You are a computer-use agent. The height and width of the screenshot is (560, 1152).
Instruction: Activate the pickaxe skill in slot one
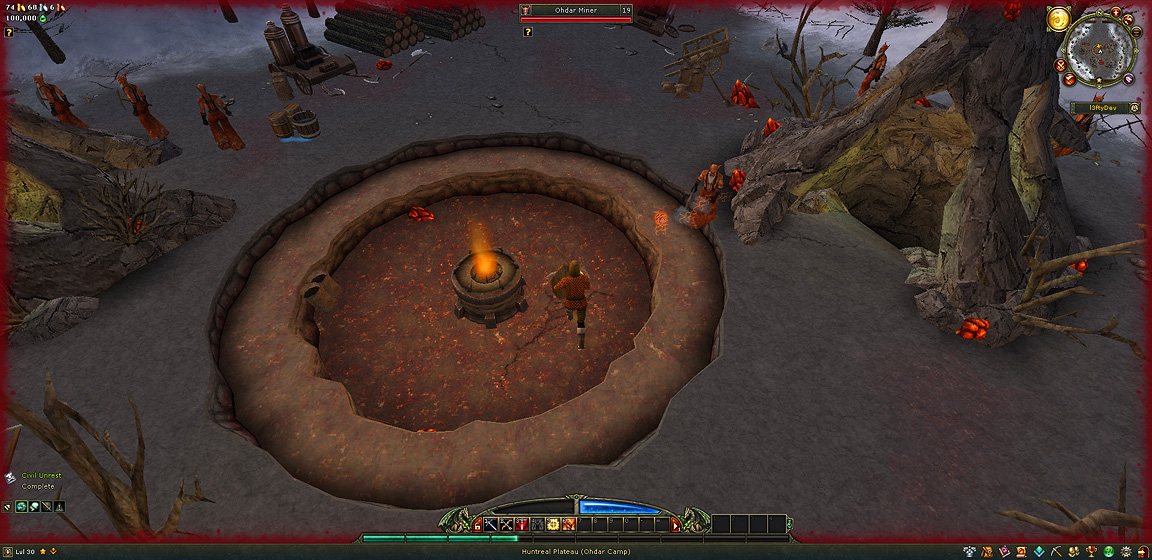[x=491, y=524]
